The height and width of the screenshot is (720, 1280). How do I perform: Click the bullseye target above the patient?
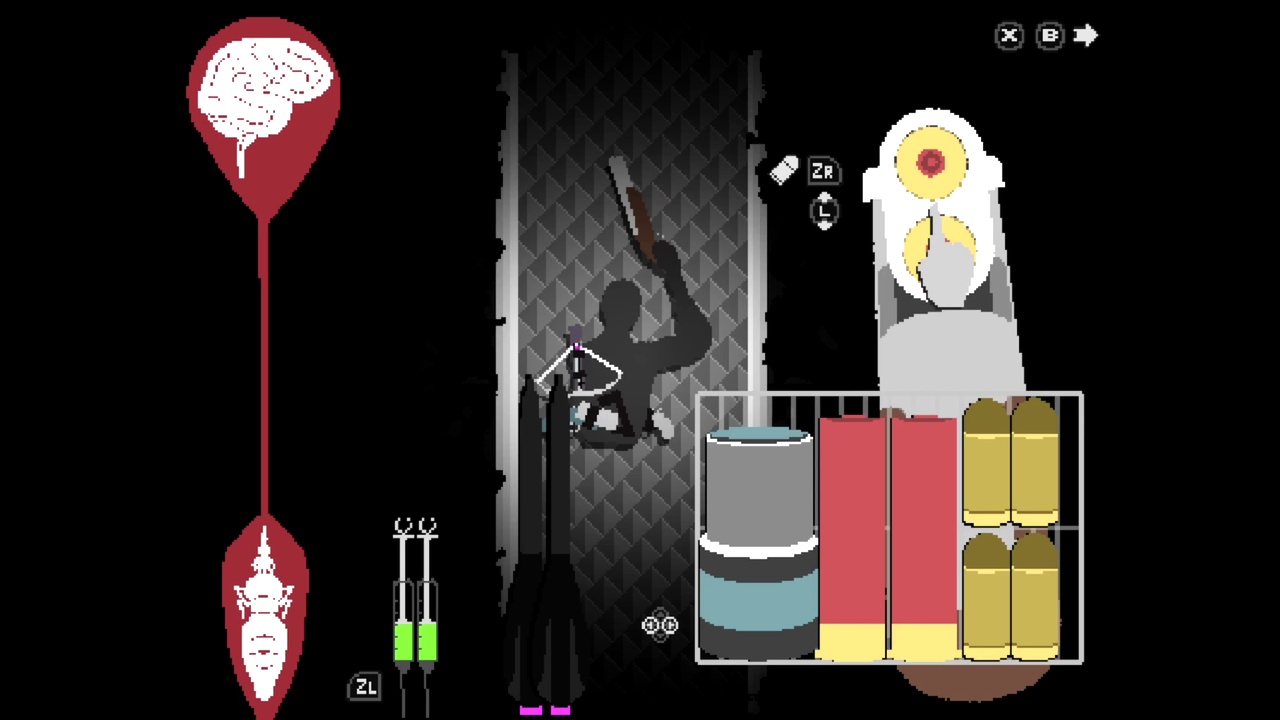pos(930,160)
